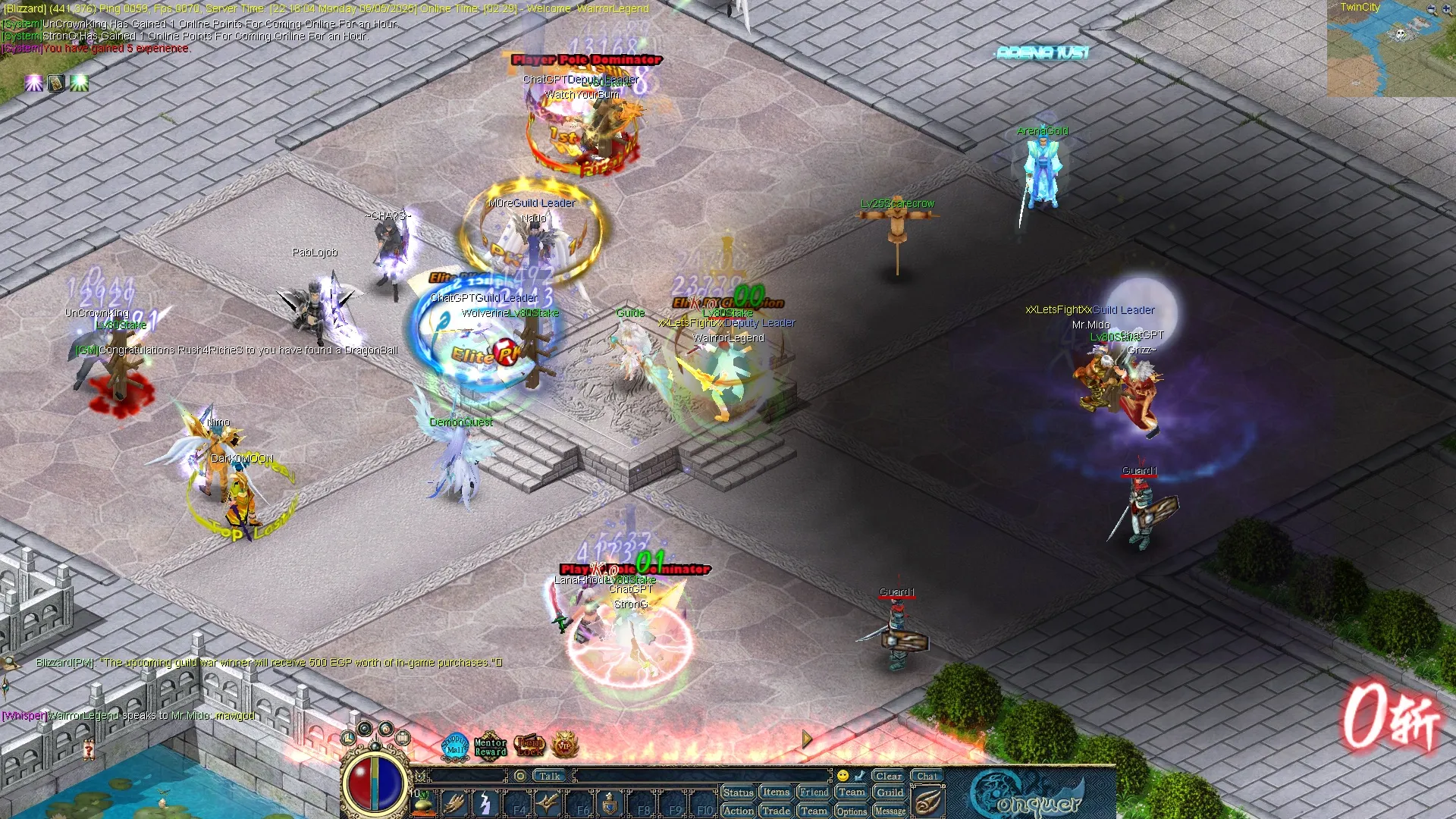
Task: Open the smiley emoticon picker
Action: pos(843,776)
